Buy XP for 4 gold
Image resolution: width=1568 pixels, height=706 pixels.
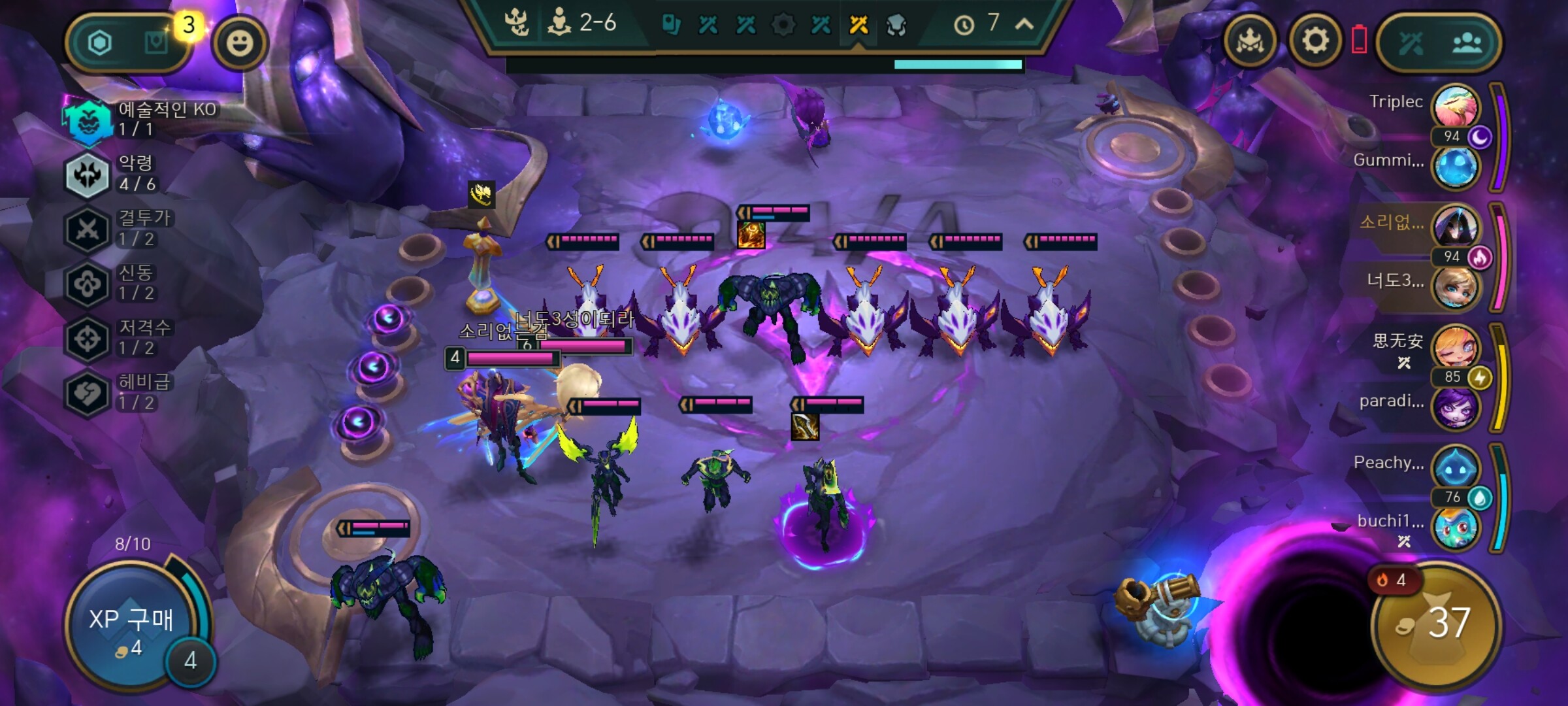tap(131, 628)
